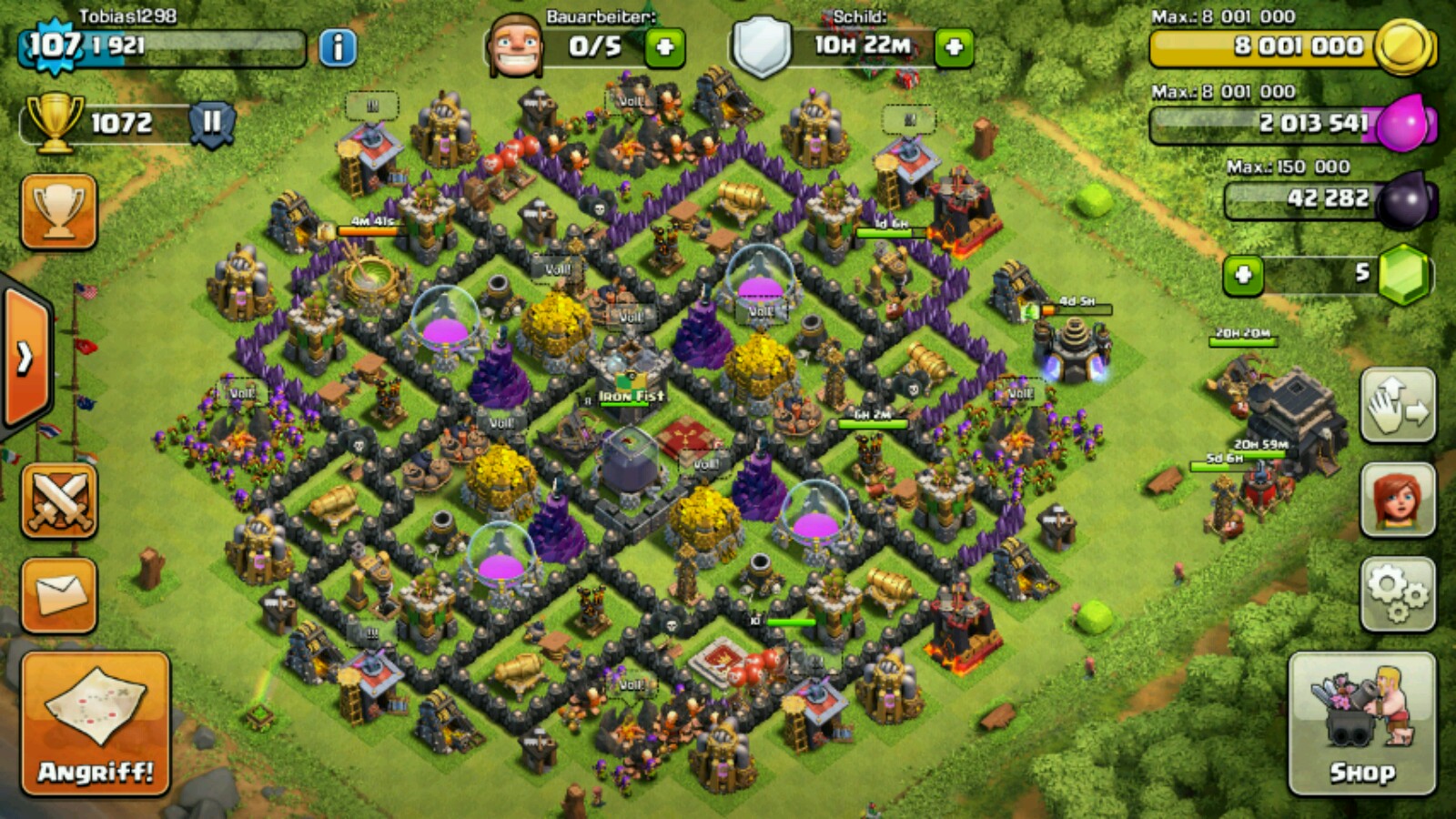The image size is (1456, 819).
Task: Buy gems with the green plus
Action: pyautogui.click(x=1243, y=274)
